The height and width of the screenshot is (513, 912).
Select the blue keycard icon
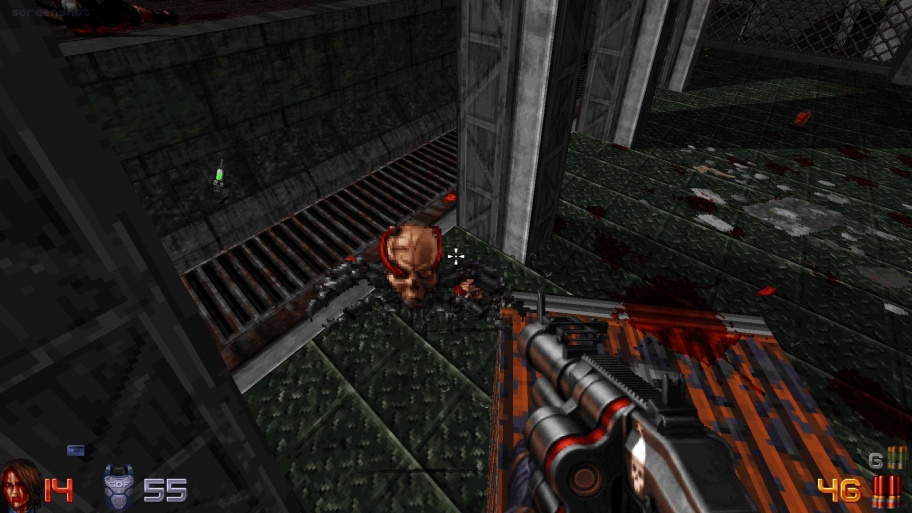click(x=75, y=450)
